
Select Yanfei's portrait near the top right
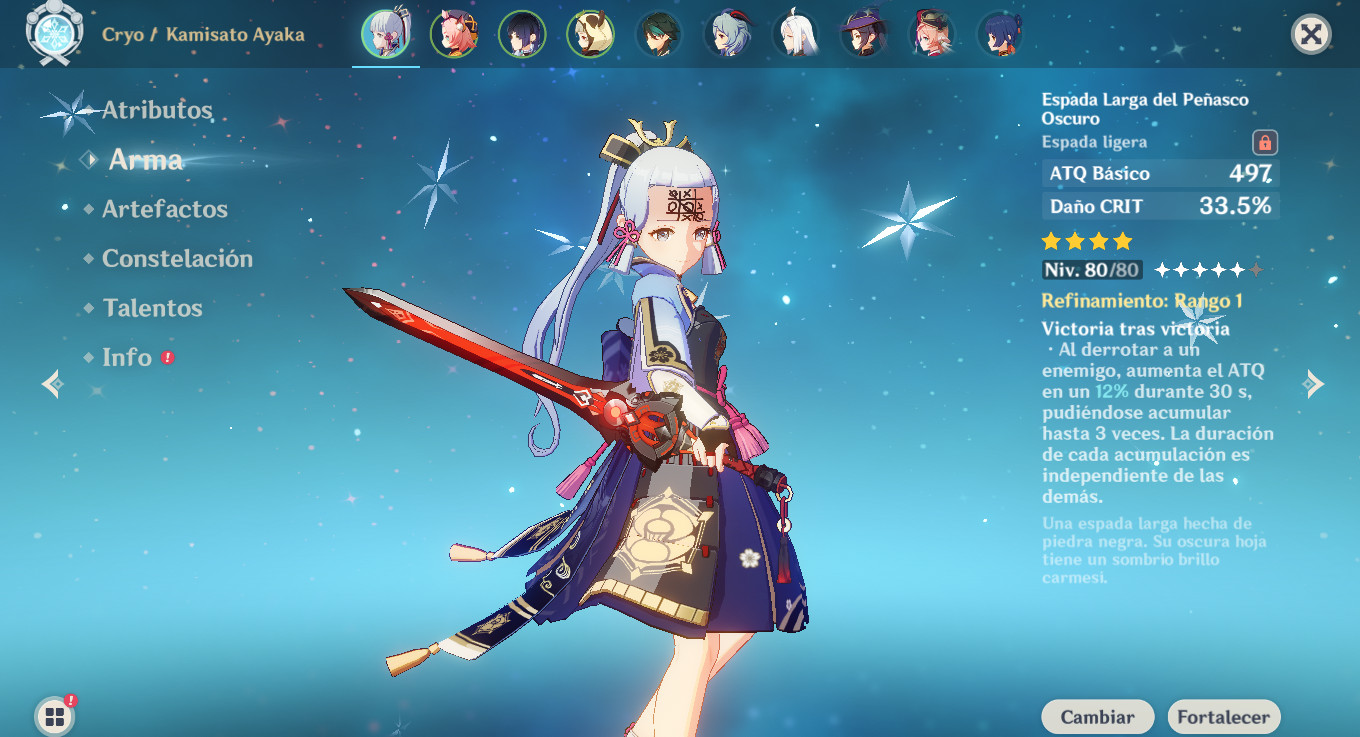[x=932, y=33]
